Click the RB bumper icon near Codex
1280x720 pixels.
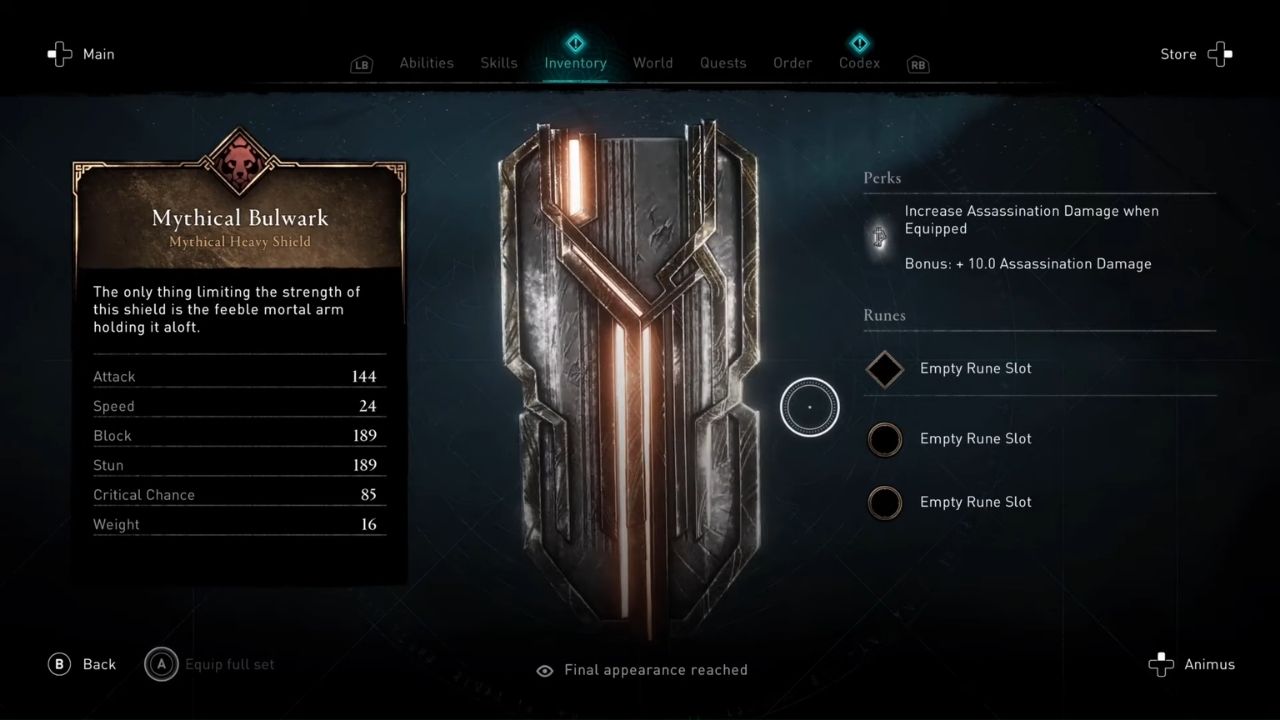click(917, 63)
